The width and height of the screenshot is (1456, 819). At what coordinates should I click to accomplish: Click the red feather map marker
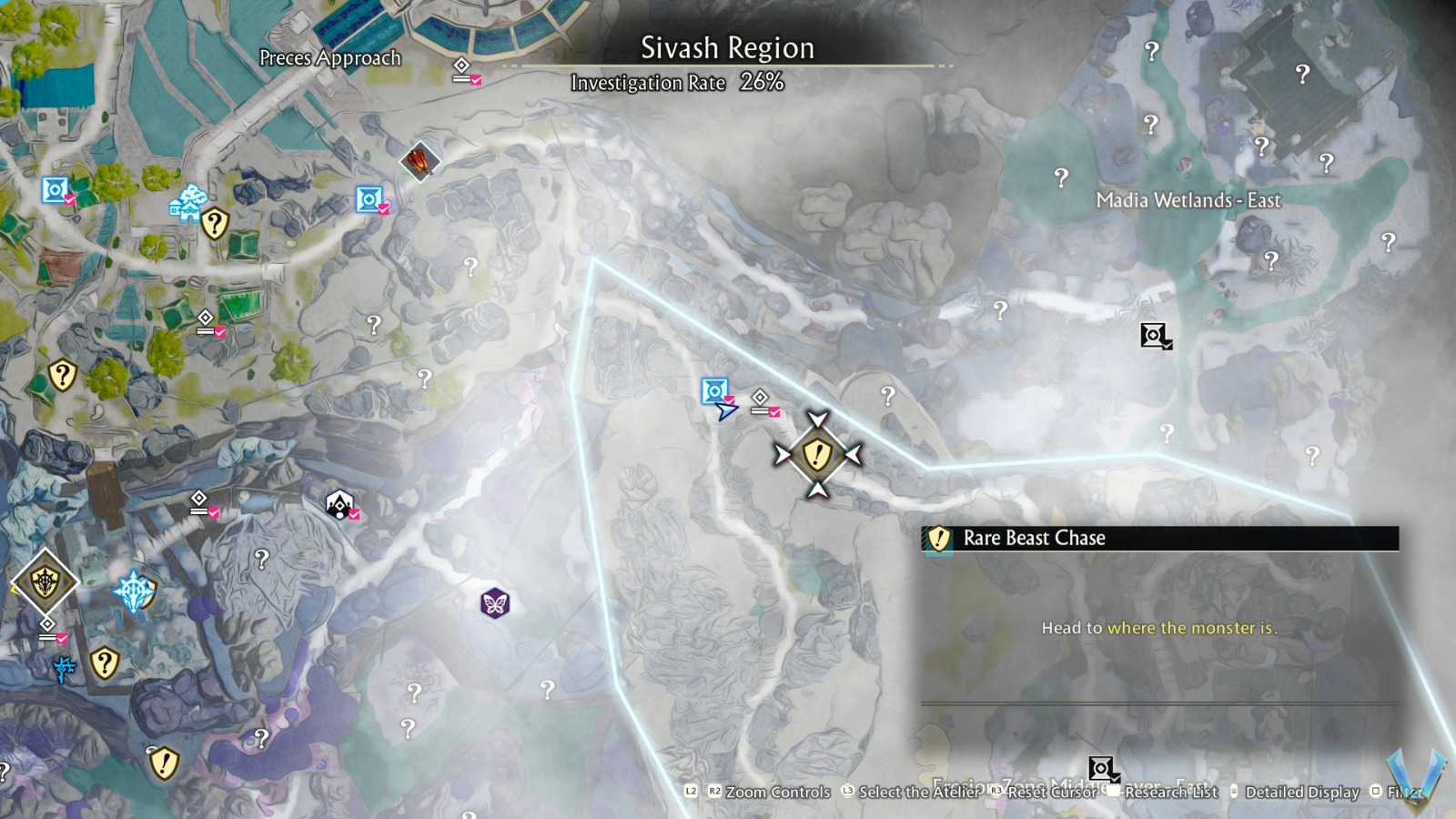click(420, 162)
